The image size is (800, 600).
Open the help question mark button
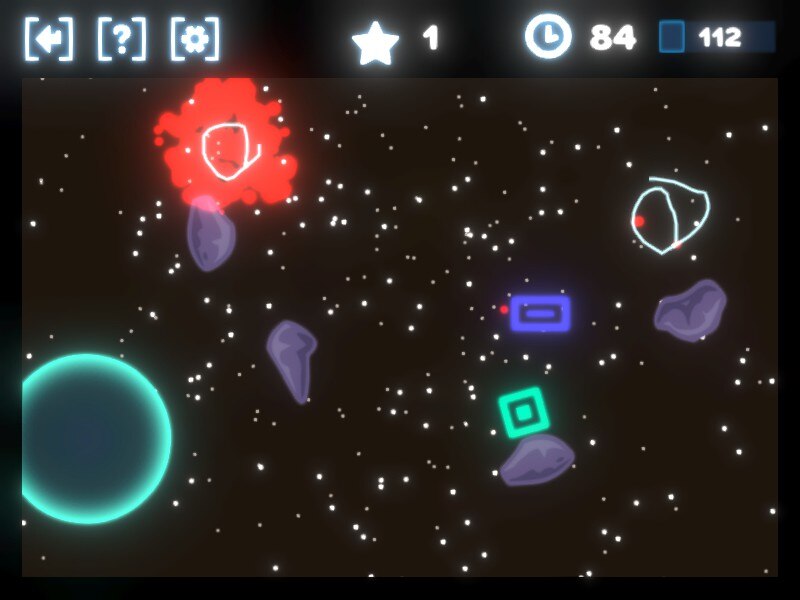[121, 39]
